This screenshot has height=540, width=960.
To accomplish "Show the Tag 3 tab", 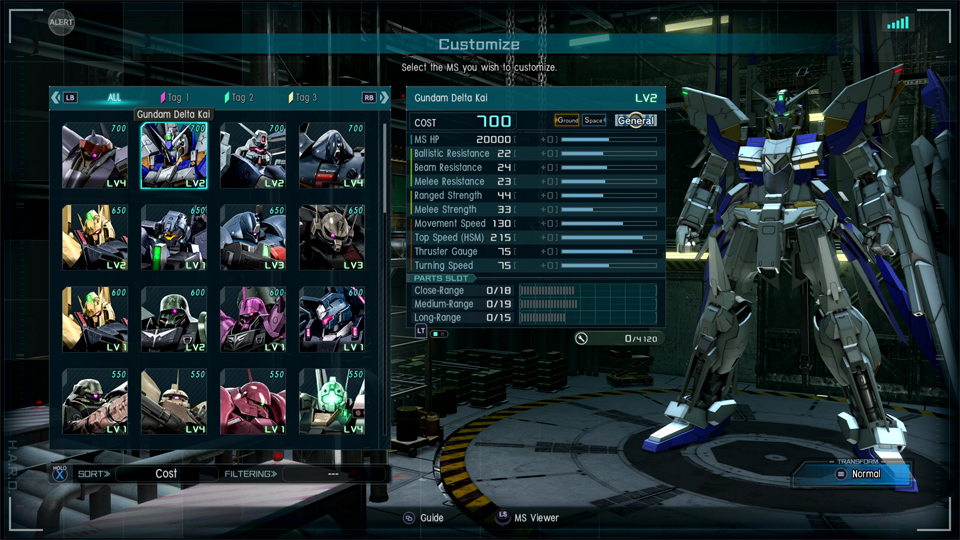I will pyautogui.click(x=303, y=98).
